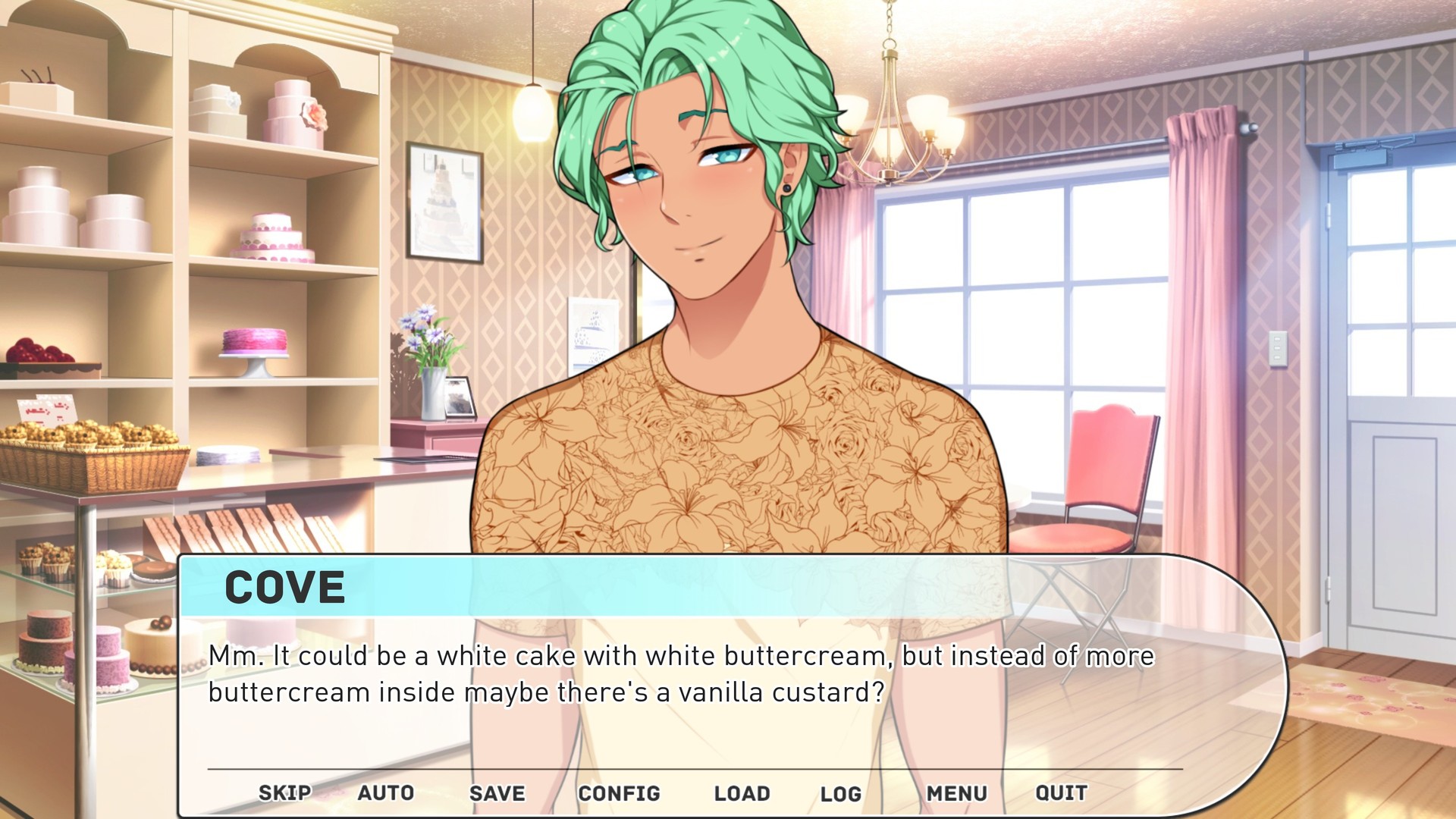Image resolution: width=1456 pixels, height=819 pixels.
Task: Click the framed wedding cake picture
Action: tap(444, 201)
